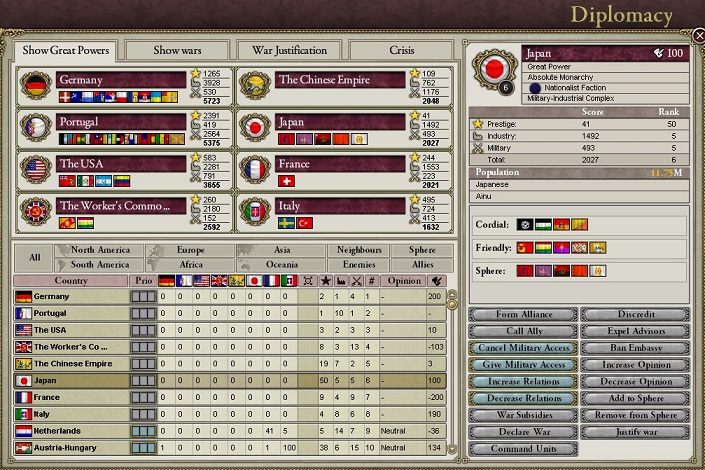Viewport: 705px width, 470px height.
Task: Select Justify war action
Action: 635,432
